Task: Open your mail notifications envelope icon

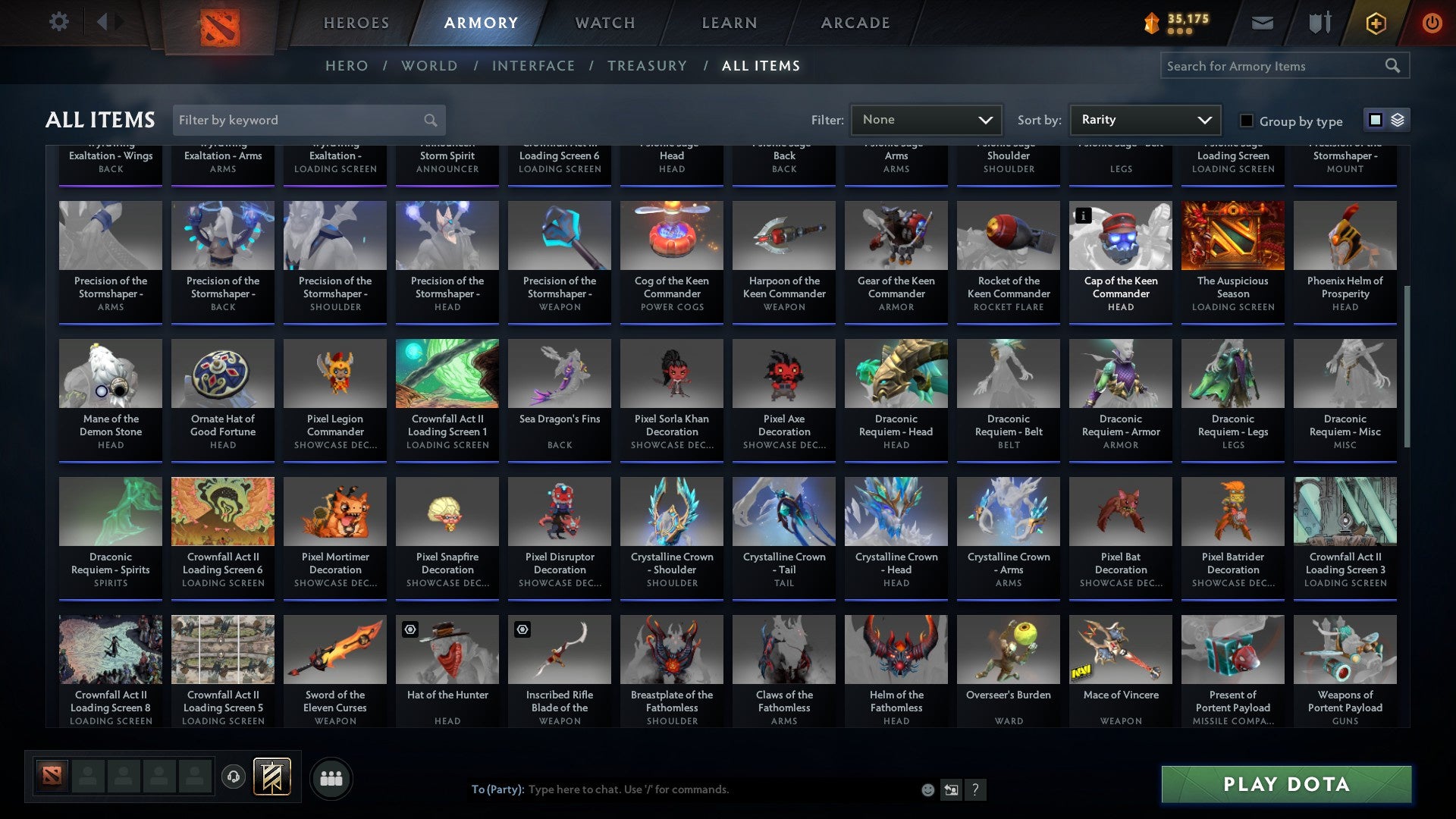Action: coord(1263,22)
